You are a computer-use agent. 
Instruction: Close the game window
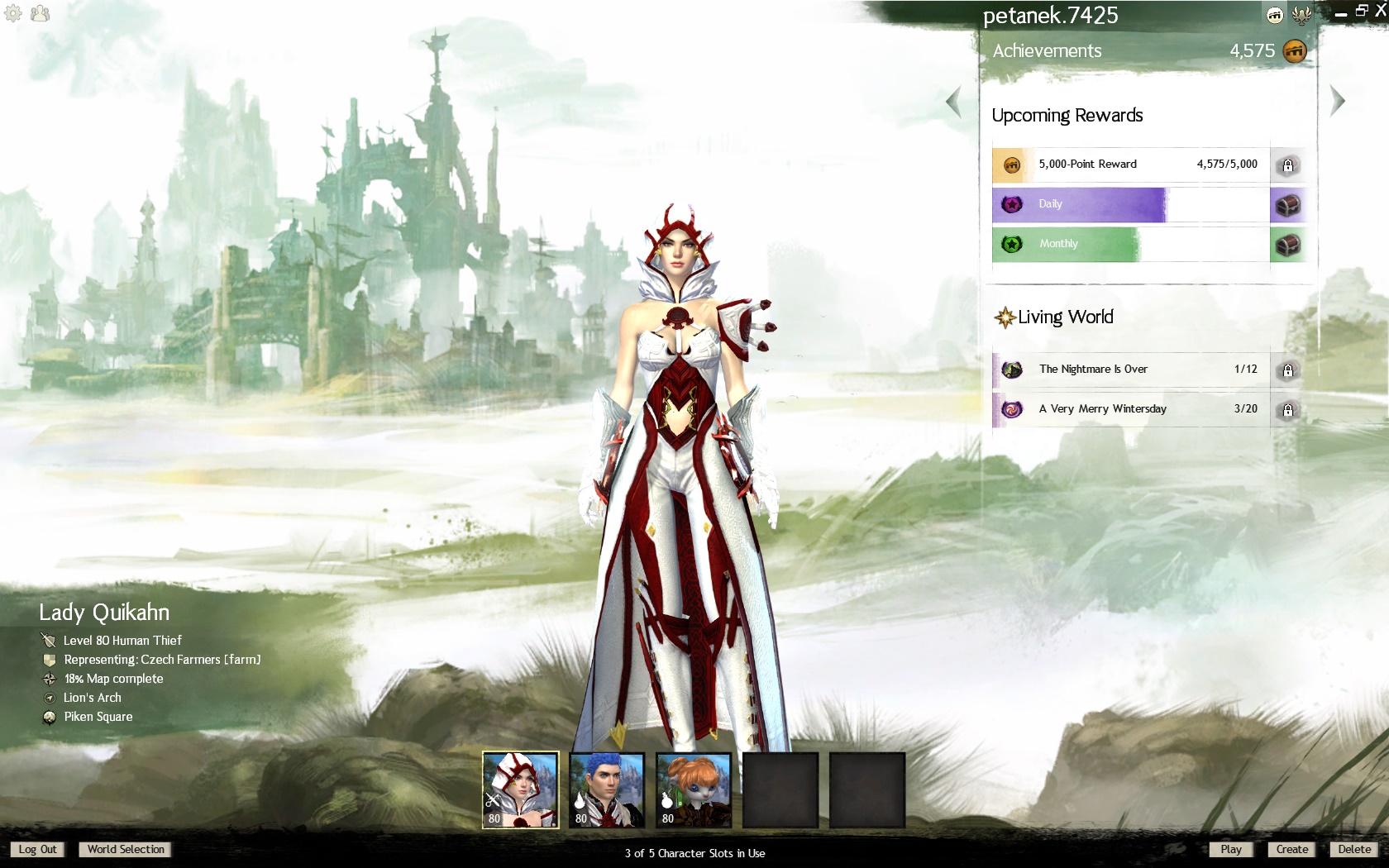pyautogui.click(x=1380, y=11)
